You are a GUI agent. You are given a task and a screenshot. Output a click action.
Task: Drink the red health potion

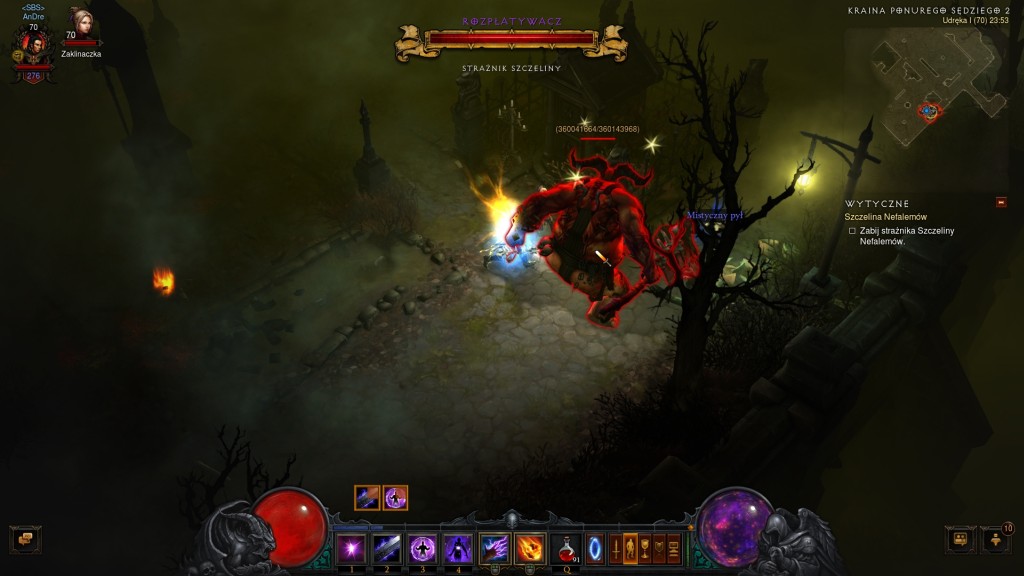coord(566,548)
